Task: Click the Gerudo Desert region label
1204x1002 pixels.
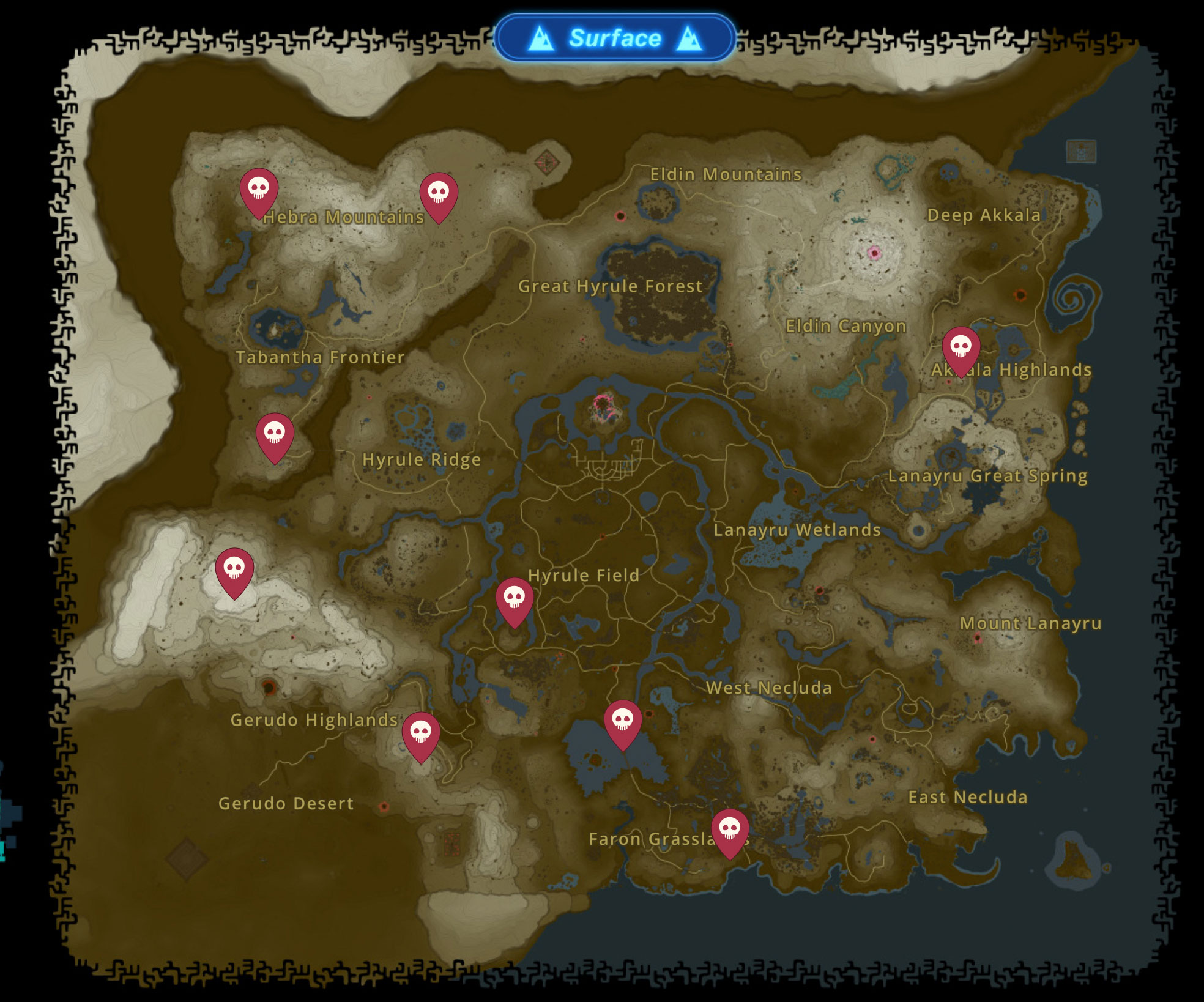Action: 288,803
